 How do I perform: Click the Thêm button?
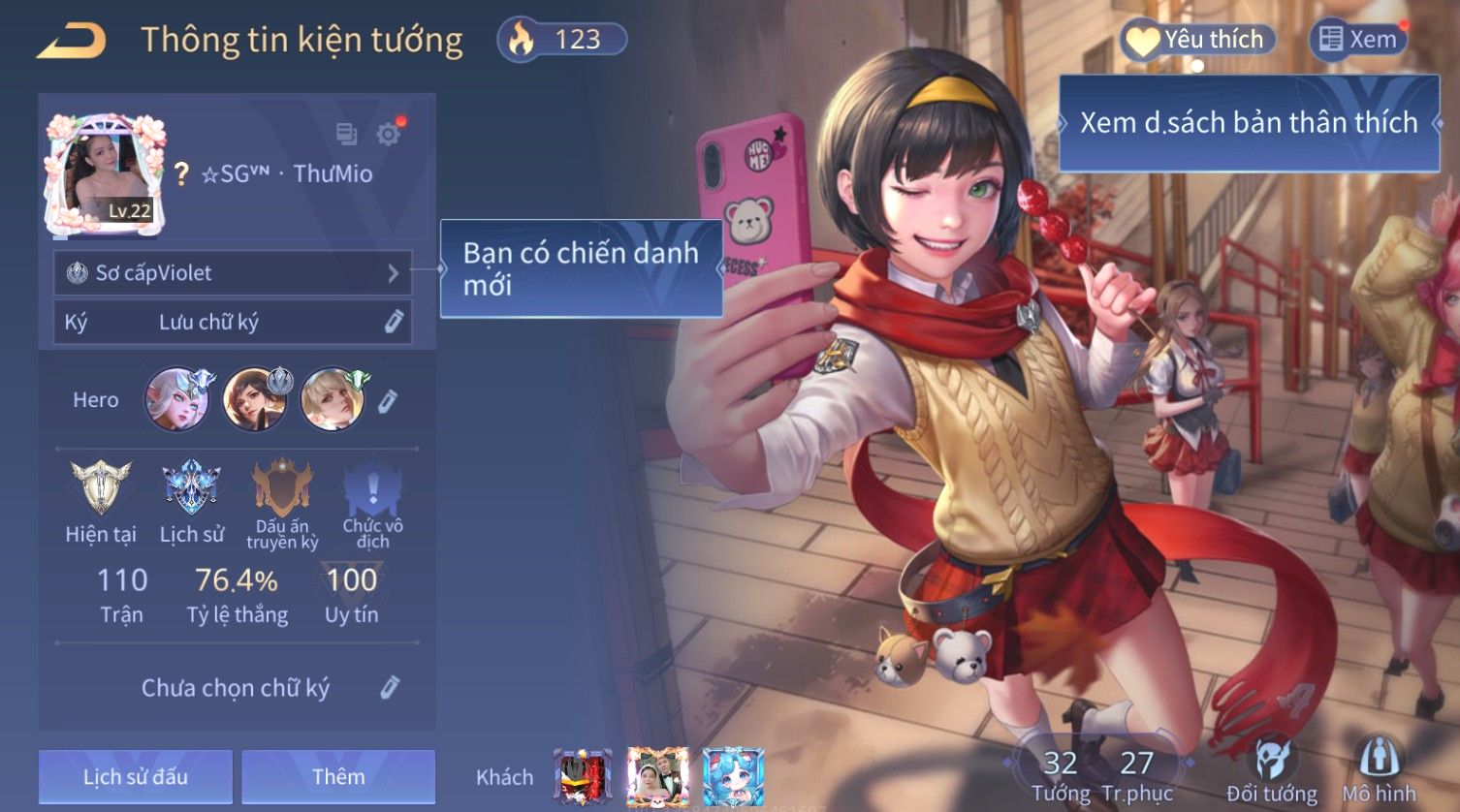[x=338, y=776]
